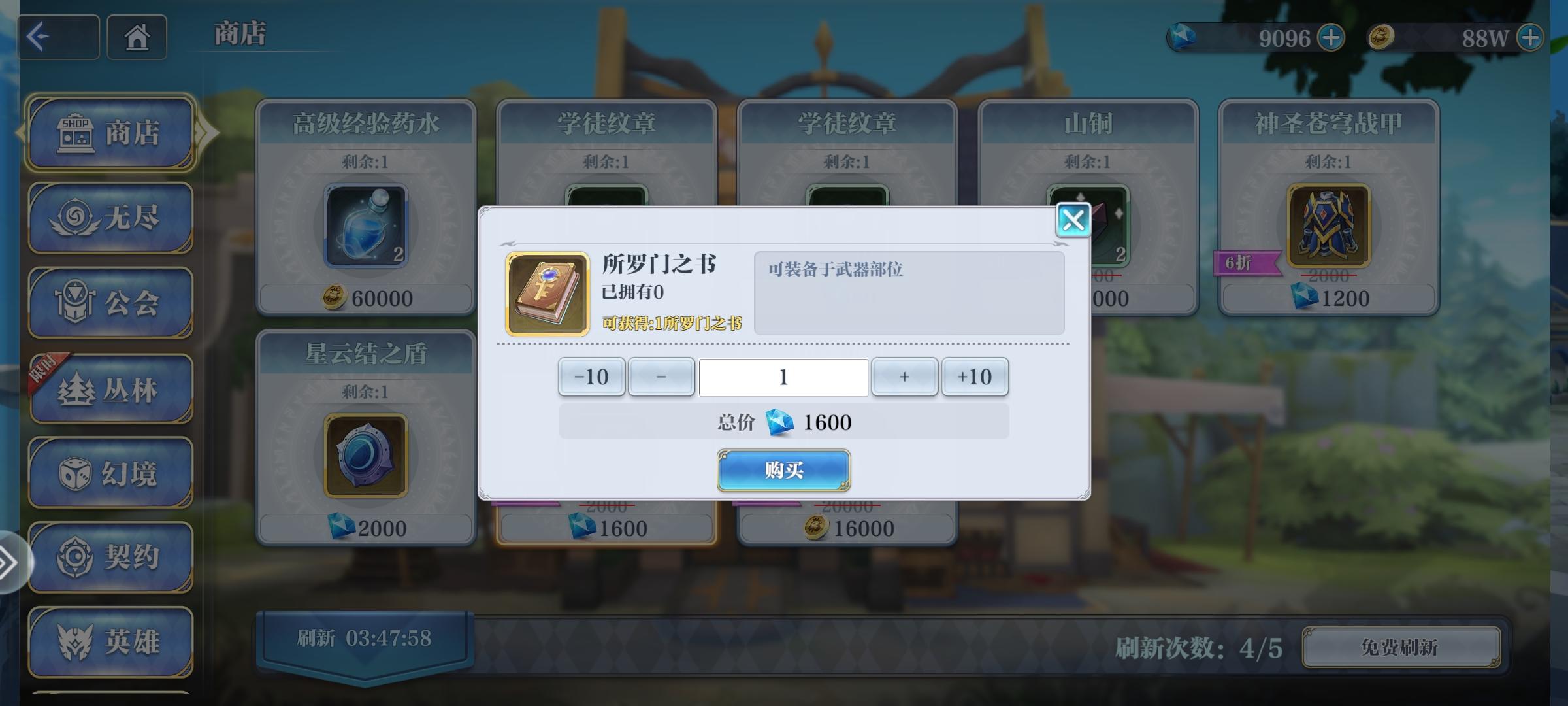The width and height of the screenshot is (1568, 706).
Task: Select the 契约 contract shop icon
Action: (111, 556)
